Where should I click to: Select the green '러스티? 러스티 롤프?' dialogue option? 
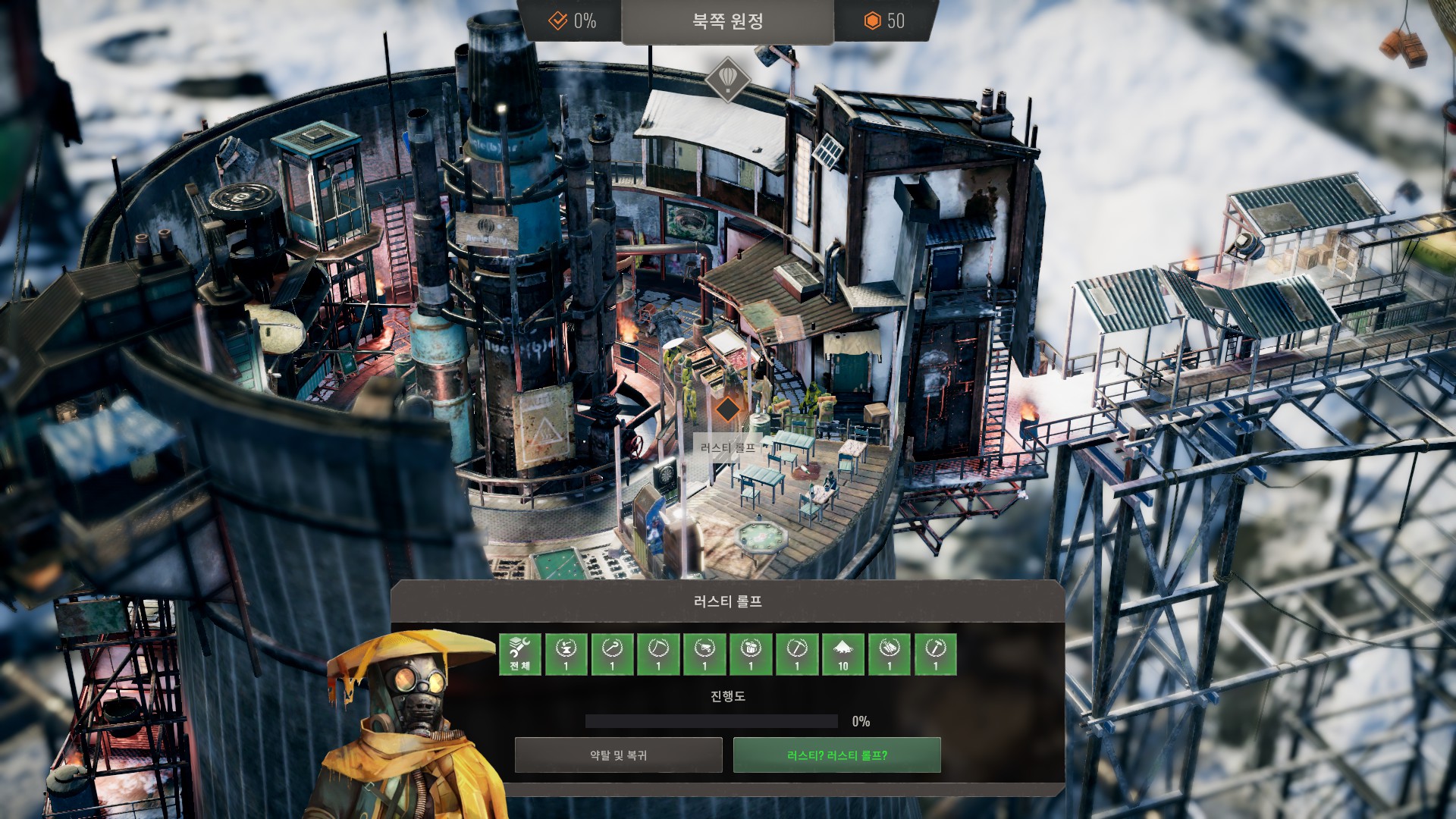pyautogui.click(x=836, y=755)
